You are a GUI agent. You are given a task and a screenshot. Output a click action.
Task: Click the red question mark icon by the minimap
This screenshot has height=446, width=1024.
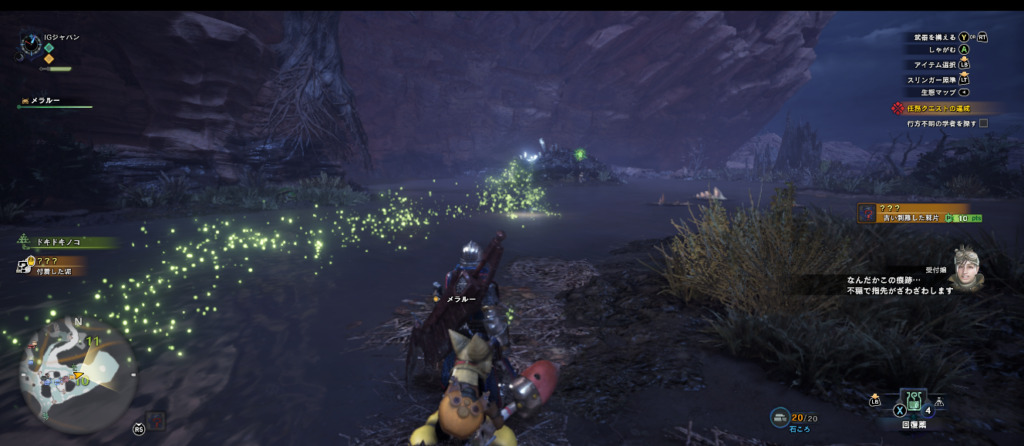tap(154, 421)
